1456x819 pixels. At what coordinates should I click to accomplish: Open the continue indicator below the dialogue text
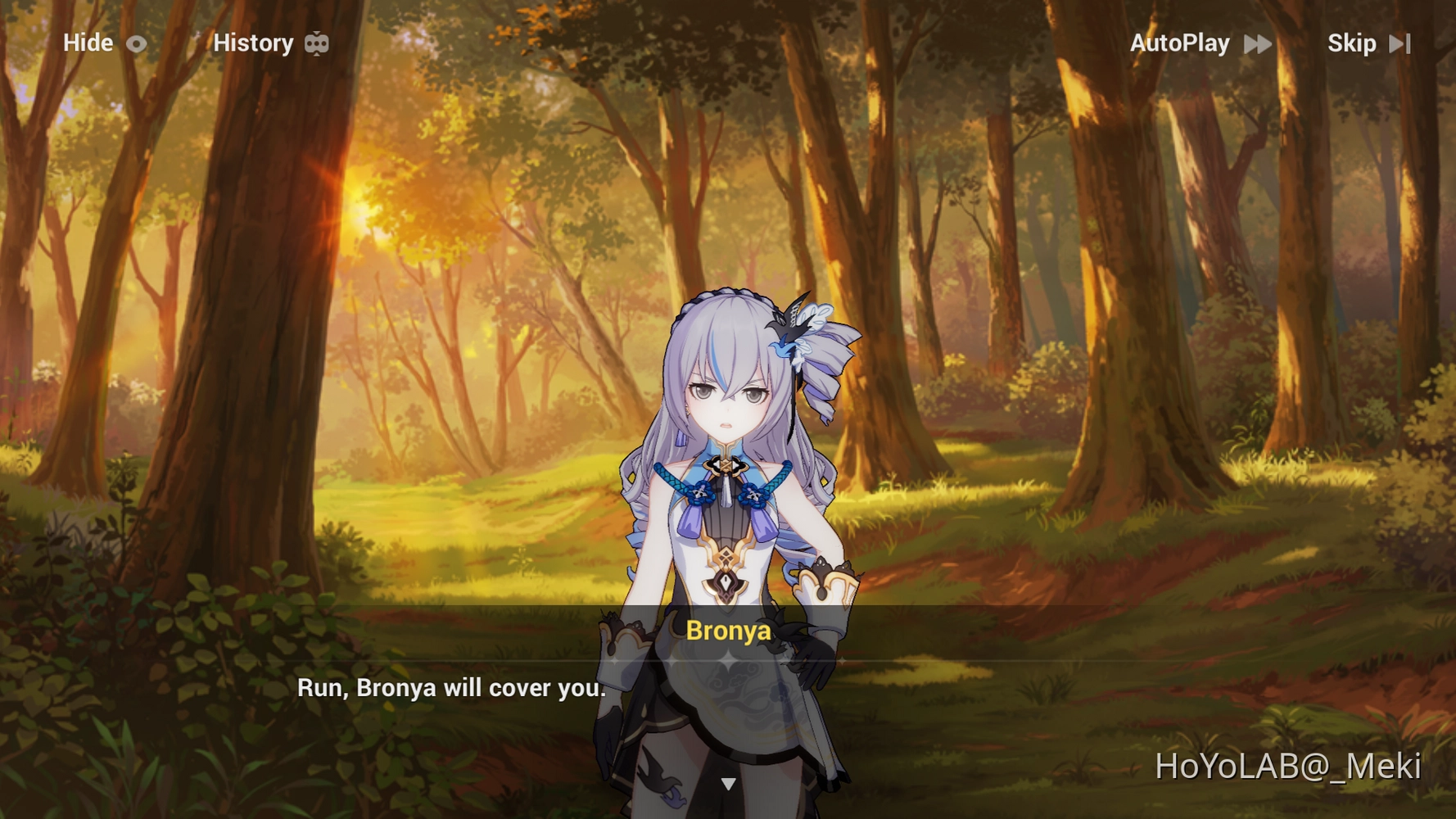pyautogui.click(x=727, y=782)
